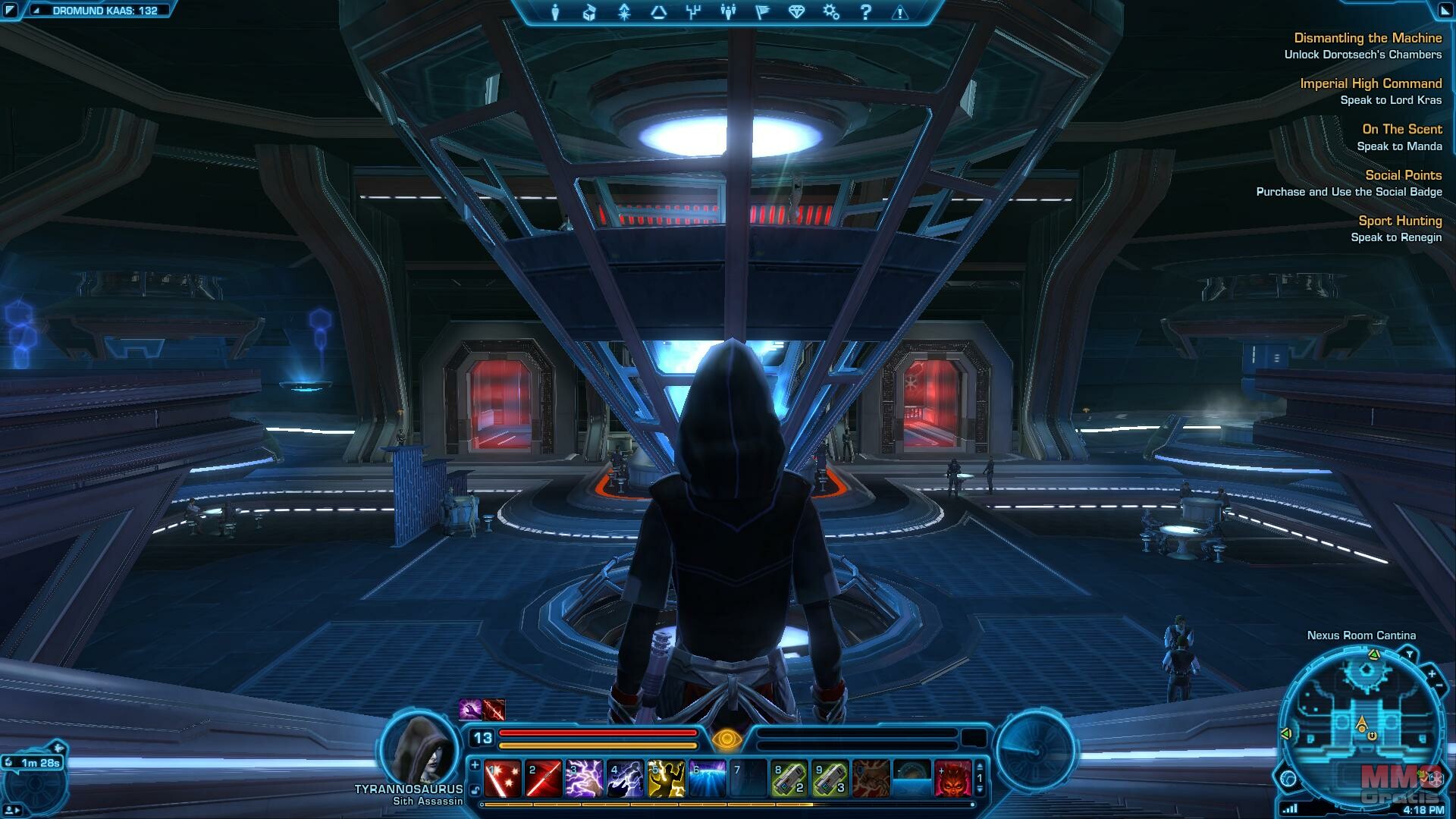Select the Dismantling the Machine quest tracker entry

(1367, 38)
